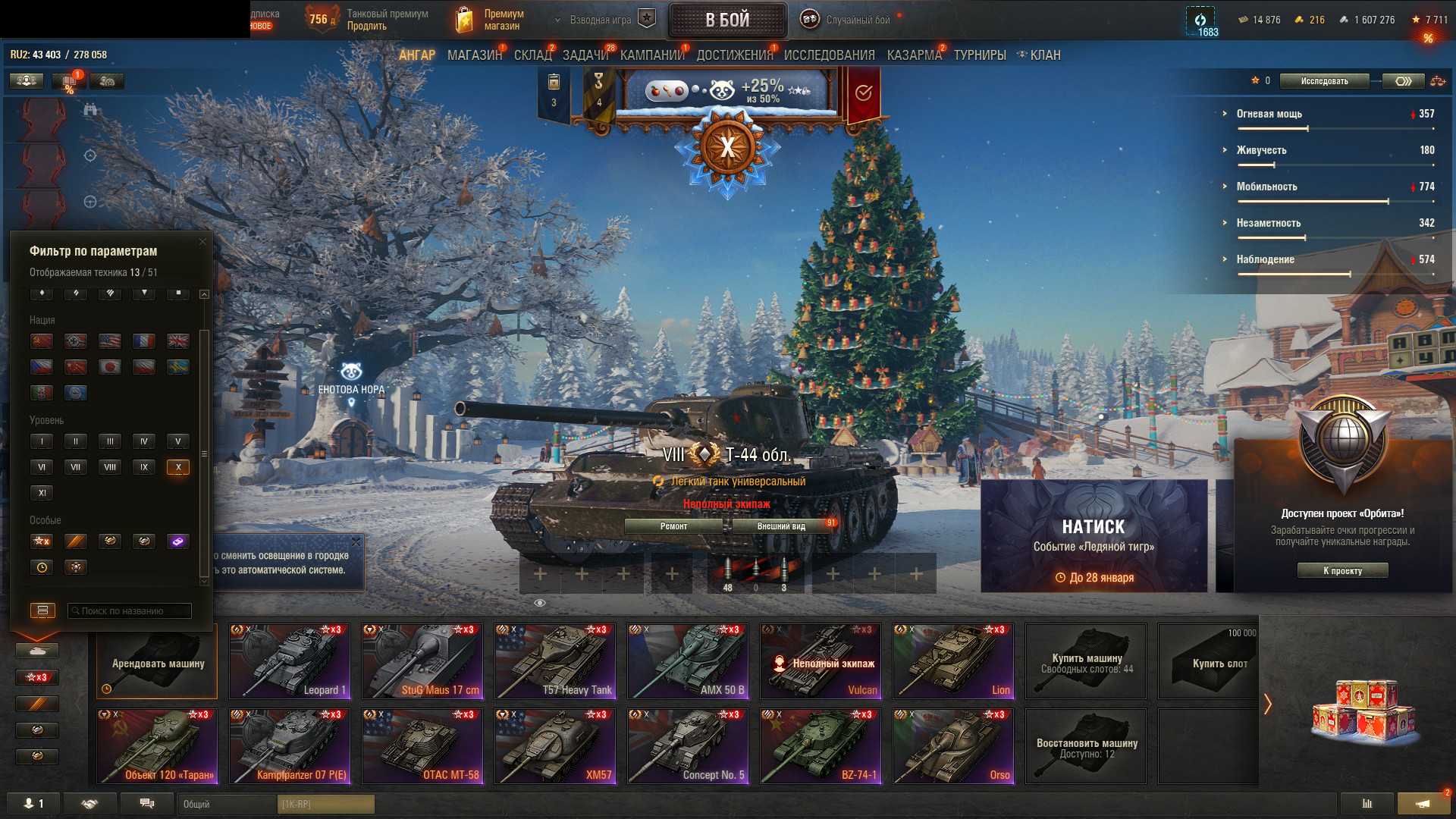Image resolution: width=1456 pixels, height=819 pixels.
Task: Open the НАТИСК event banner
Action: coord(1094,535)
